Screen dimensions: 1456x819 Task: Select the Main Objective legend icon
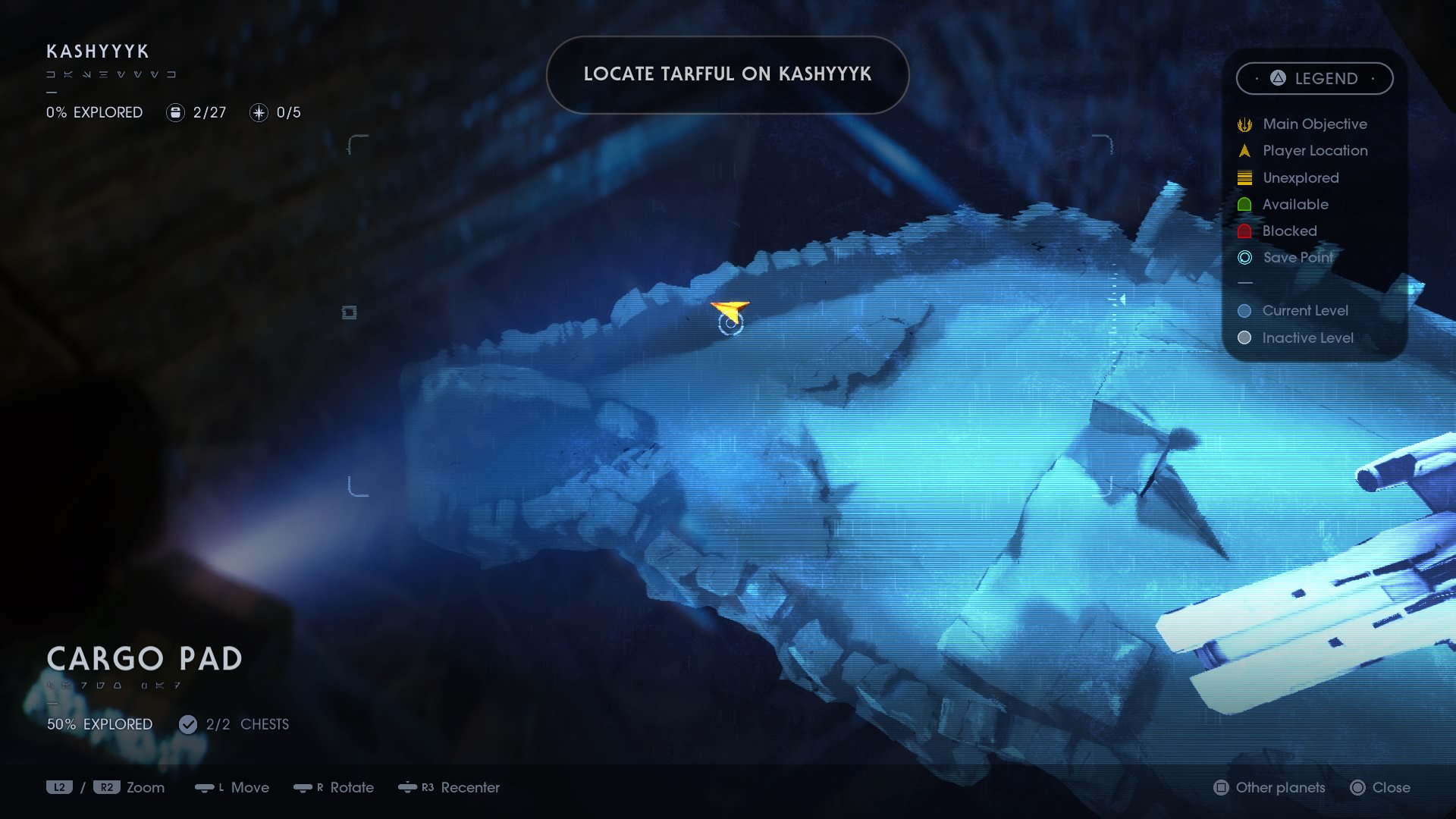click(x=1244, y=124)
